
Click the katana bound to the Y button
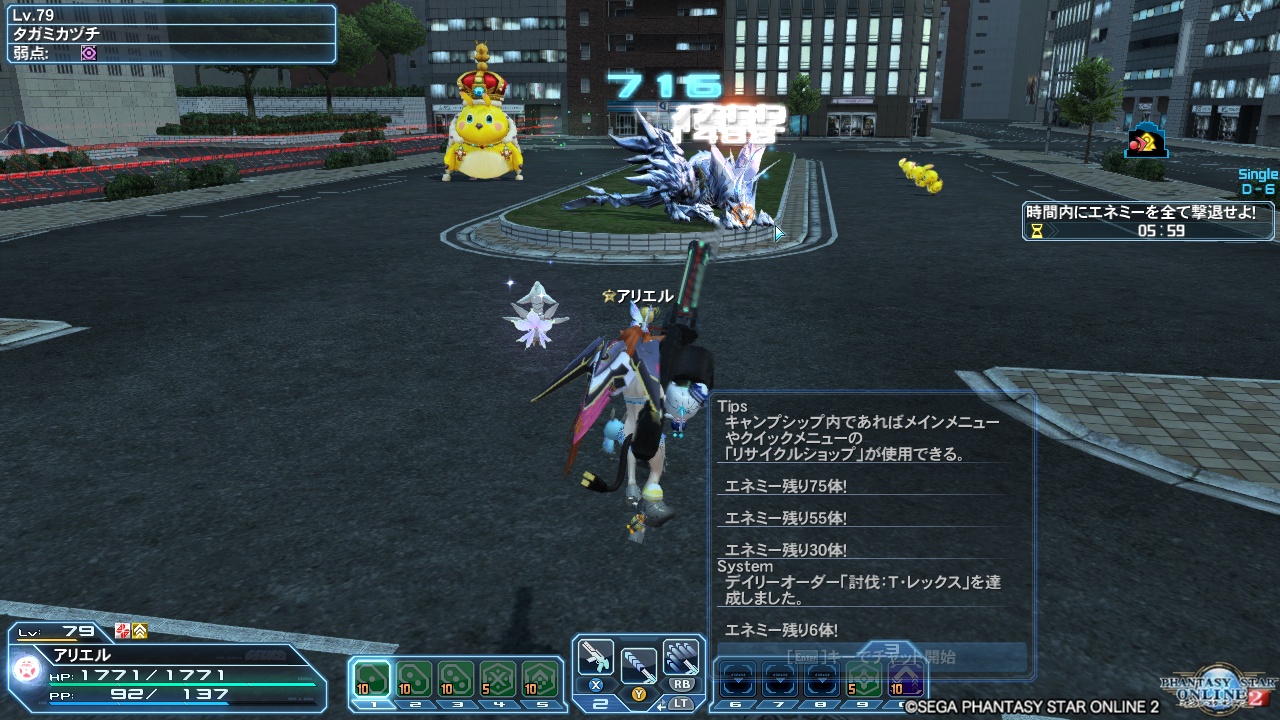click(x=640, y=665)
